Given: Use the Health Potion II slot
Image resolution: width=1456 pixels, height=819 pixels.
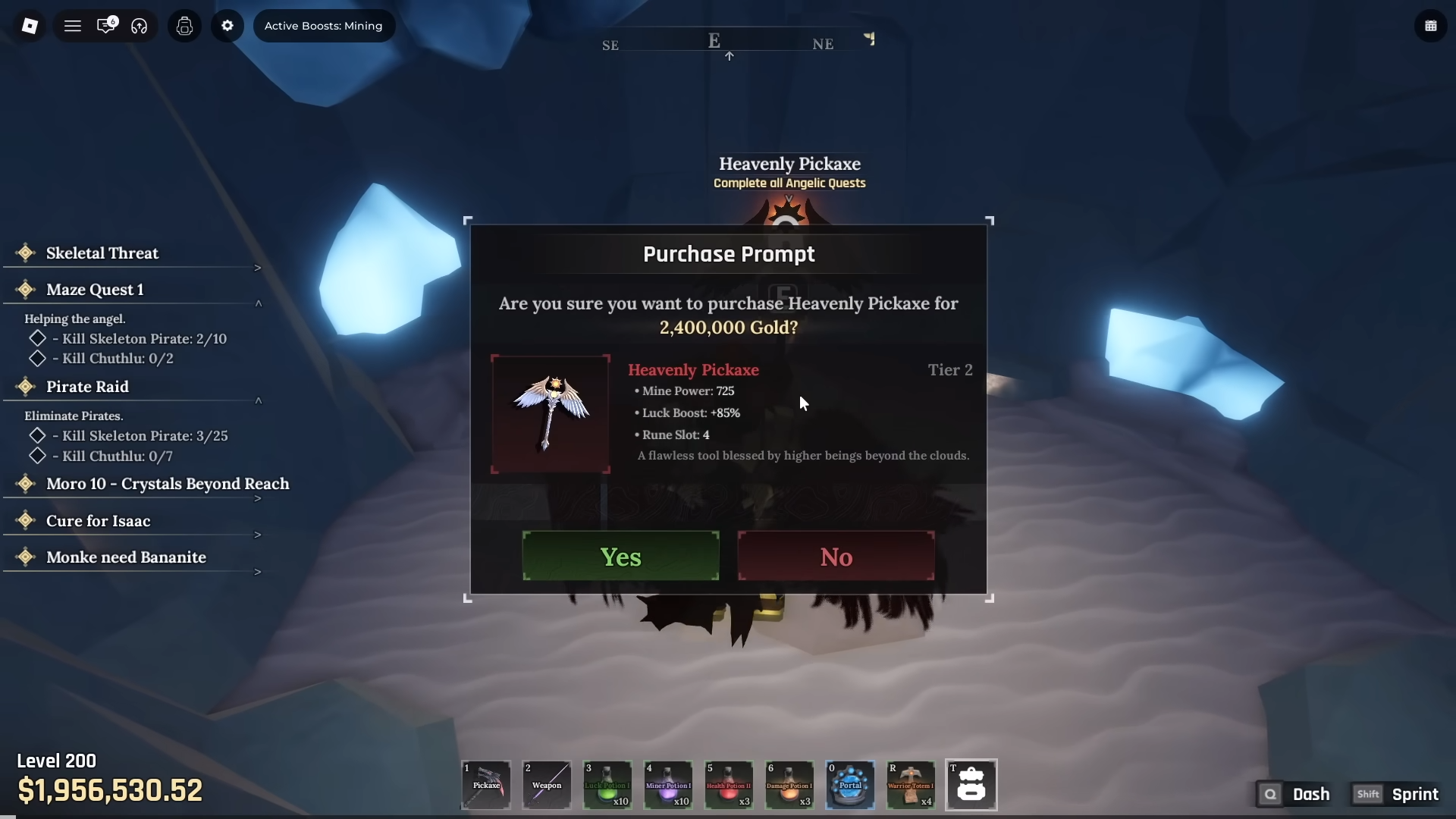Looking at the screenshot, I should [x=729, y=785].
